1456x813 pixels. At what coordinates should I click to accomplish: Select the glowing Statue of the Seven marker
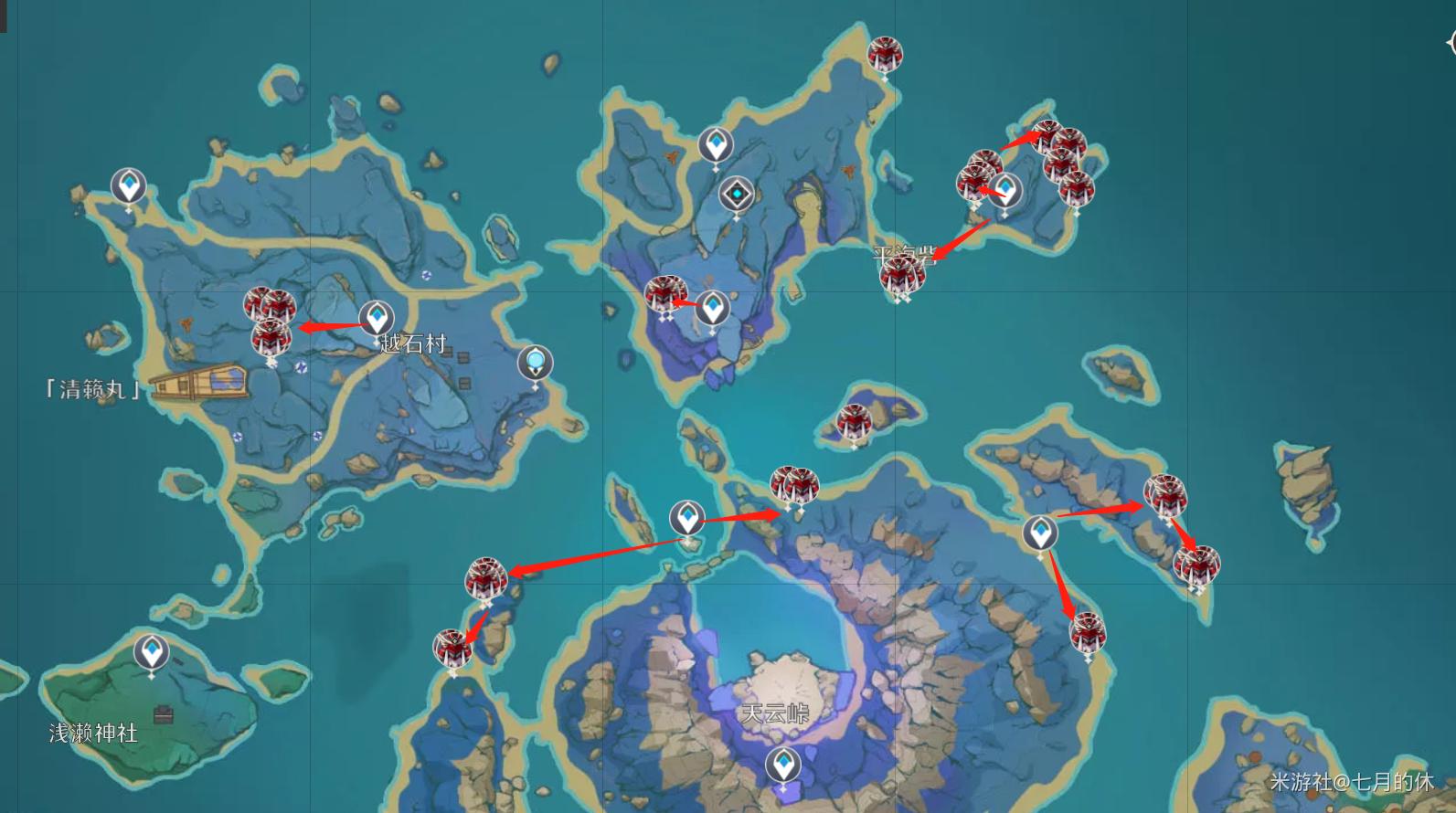(x=535, y=363)
